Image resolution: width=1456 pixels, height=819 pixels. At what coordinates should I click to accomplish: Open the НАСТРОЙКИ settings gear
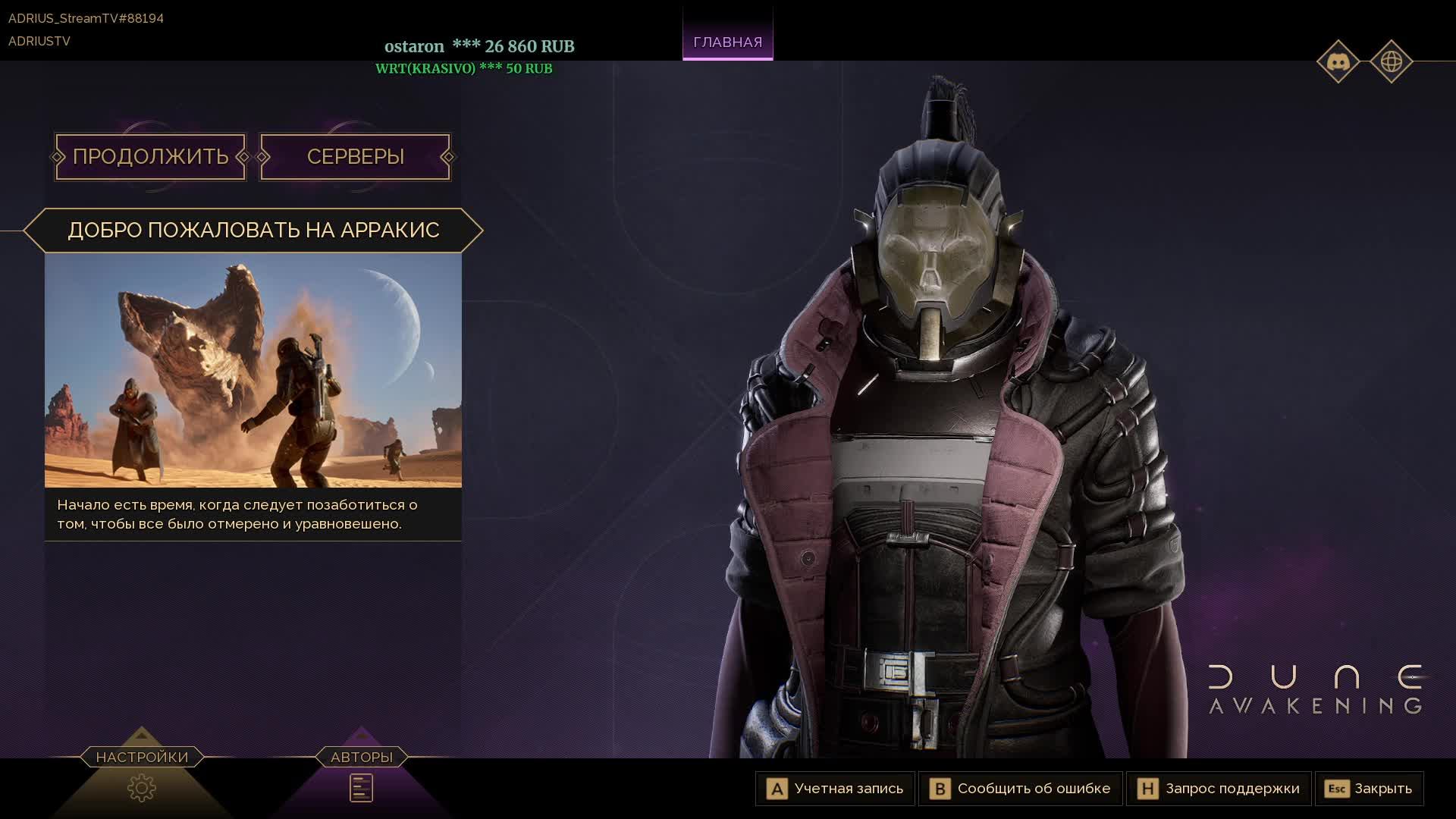pyautogui.click(x=142, y=787)
